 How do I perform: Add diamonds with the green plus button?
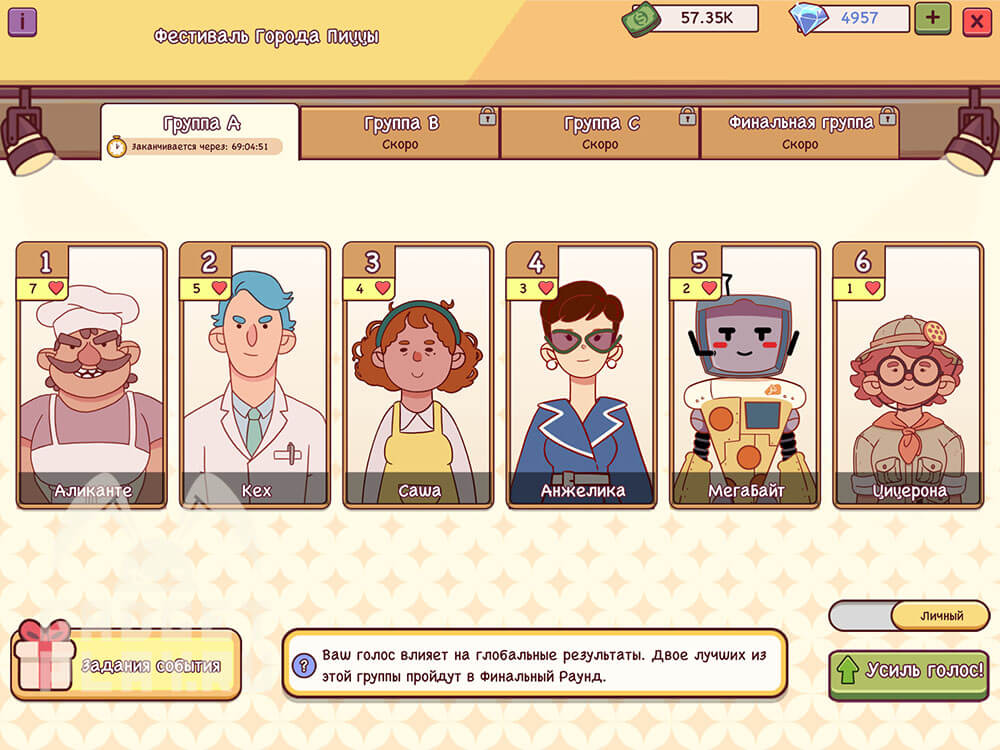[932, 18]
